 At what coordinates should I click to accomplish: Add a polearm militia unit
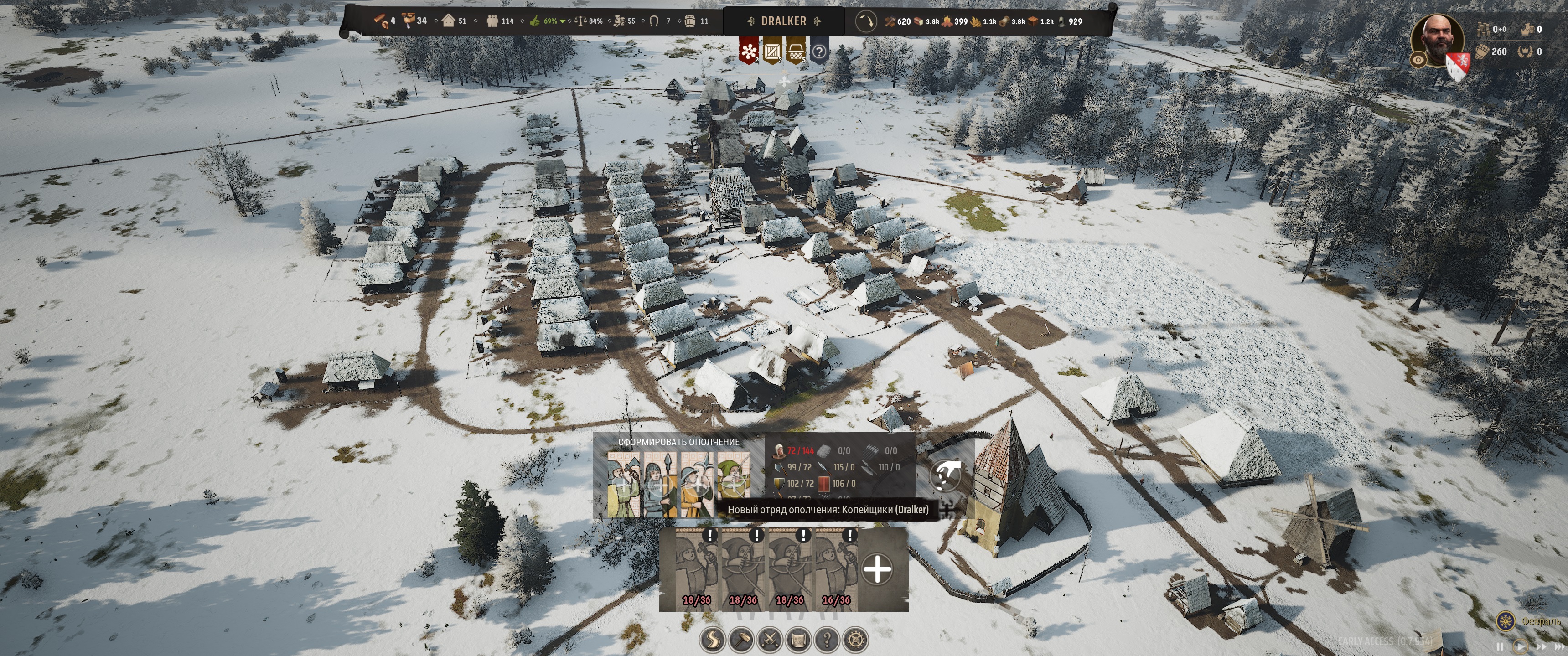point(696,486)
